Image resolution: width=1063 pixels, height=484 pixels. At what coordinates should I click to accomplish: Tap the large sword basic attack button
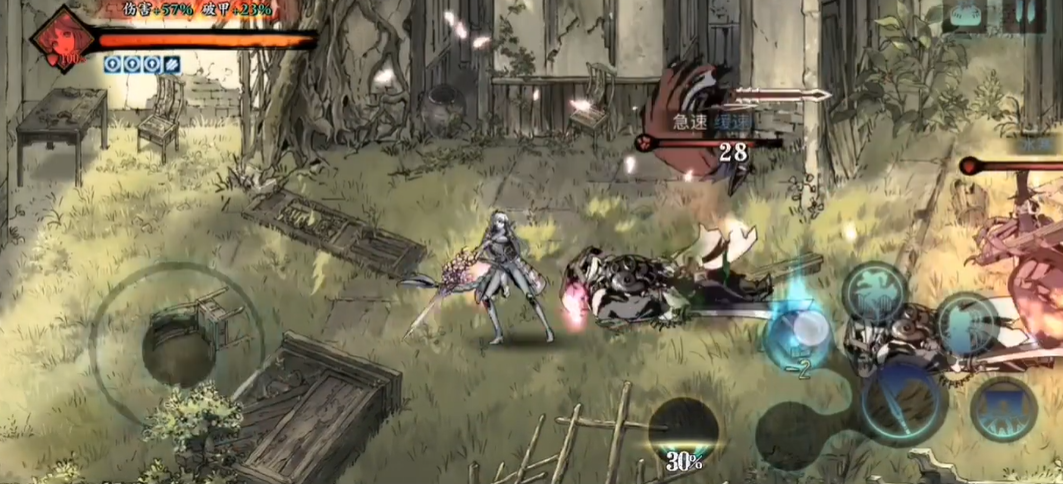[x=898, y=400]
